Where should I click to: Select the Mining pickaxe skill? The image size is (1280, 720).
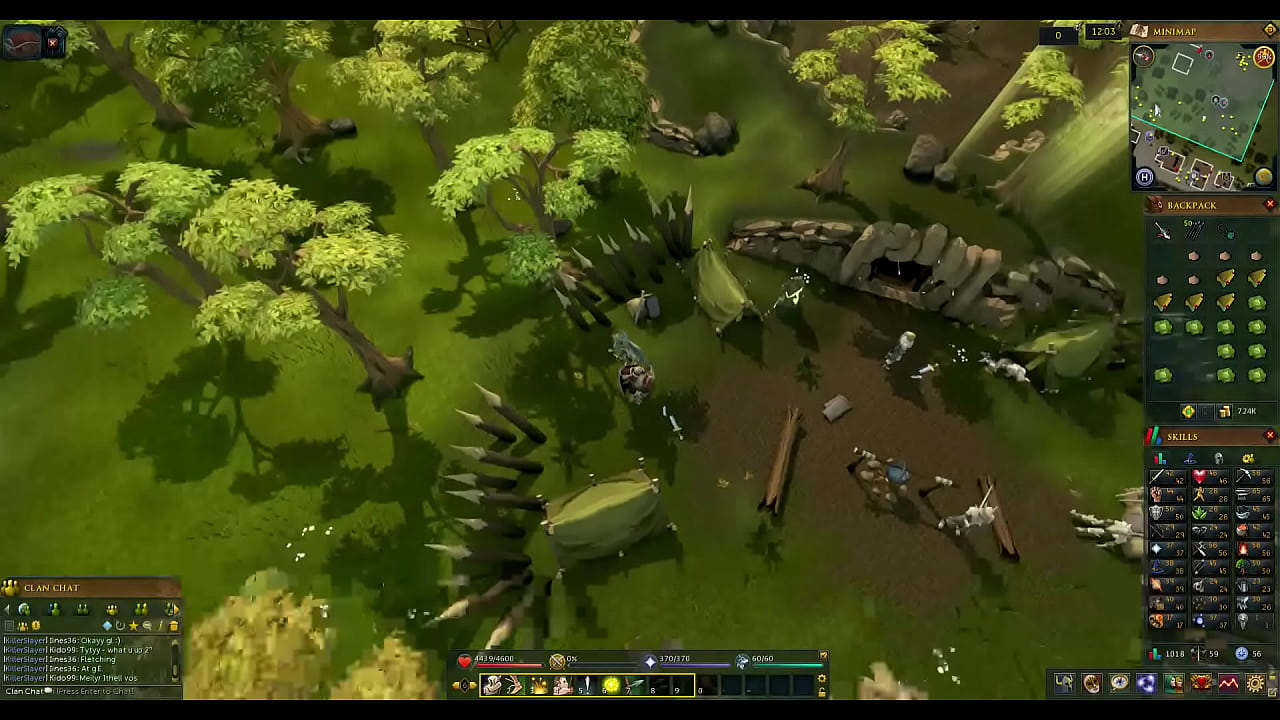1242,477
